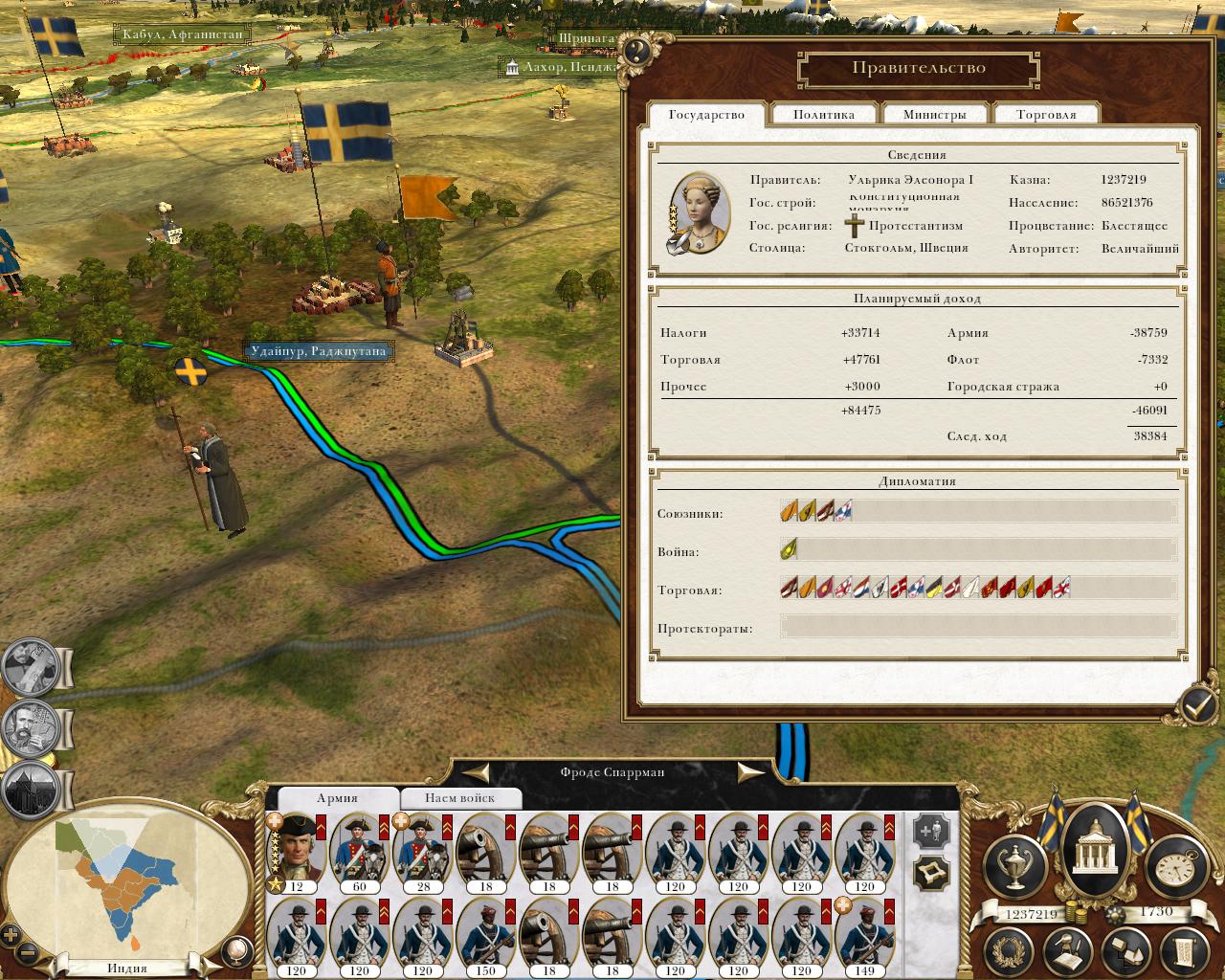
Task: Confirm and close the government panel checkmark
Action: [1197, 706]
